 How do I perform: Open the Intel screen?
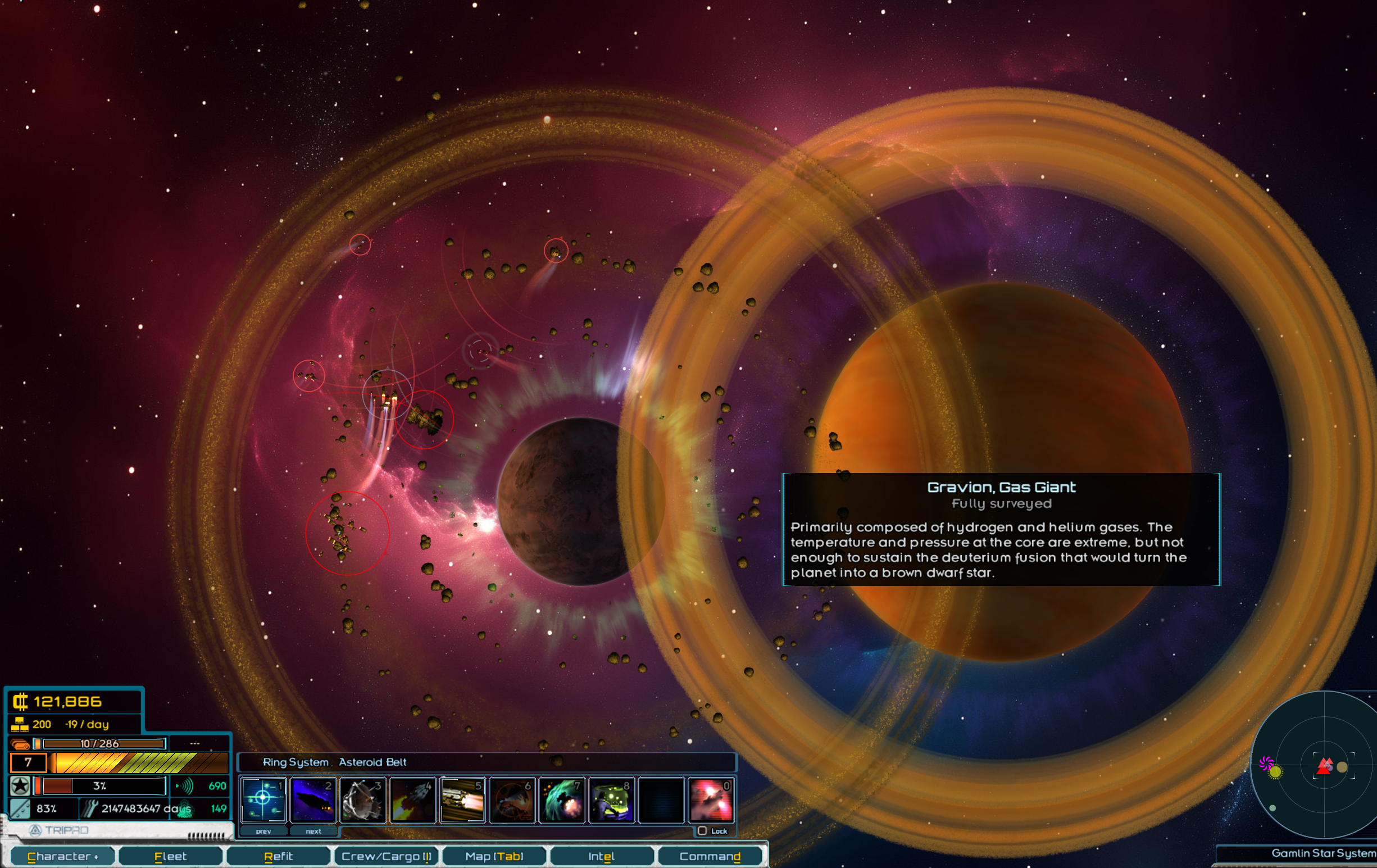coord(602,856)
